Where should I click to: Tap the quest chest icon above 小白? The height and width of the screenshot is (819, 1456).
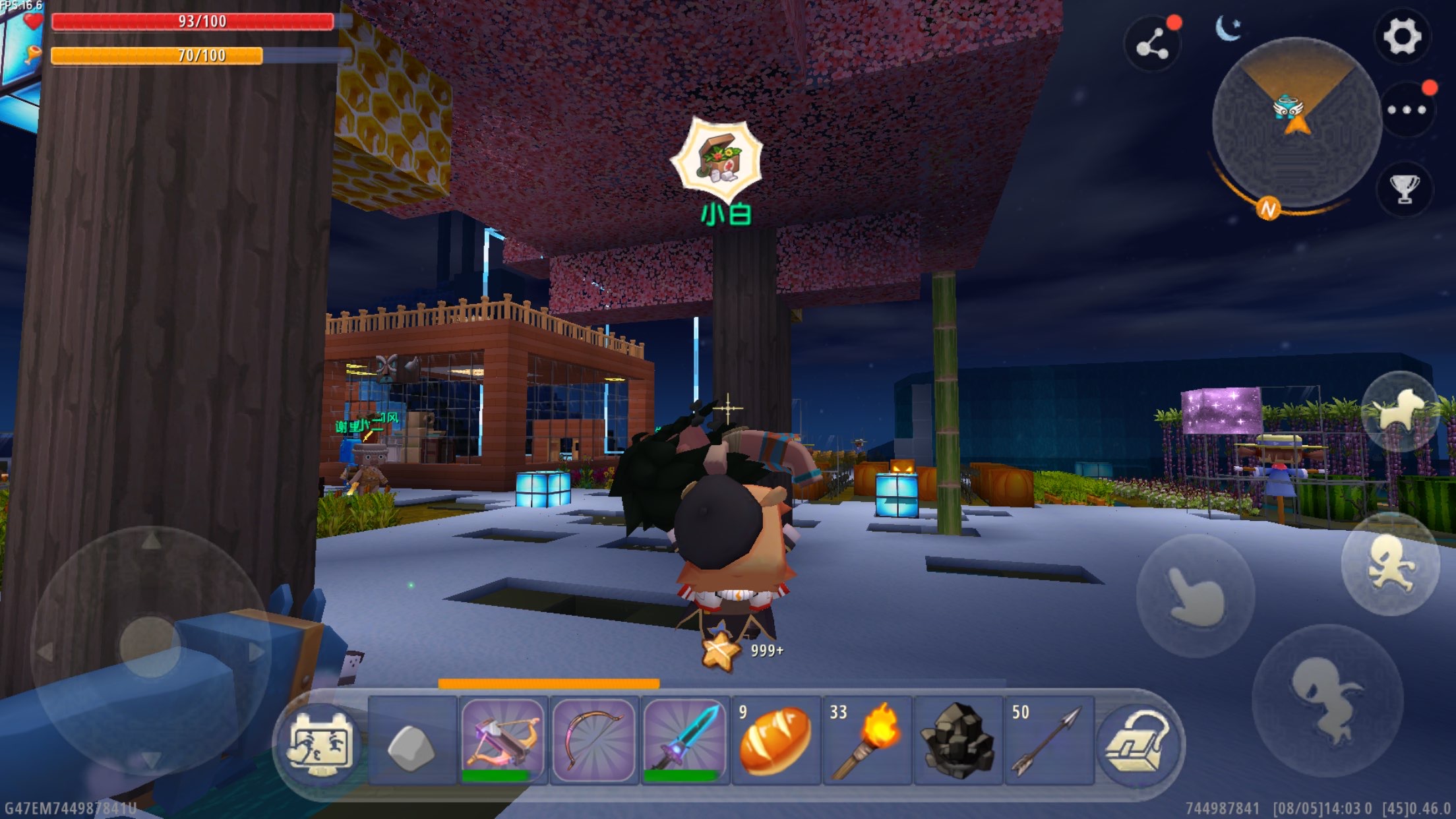coord(718,160)
